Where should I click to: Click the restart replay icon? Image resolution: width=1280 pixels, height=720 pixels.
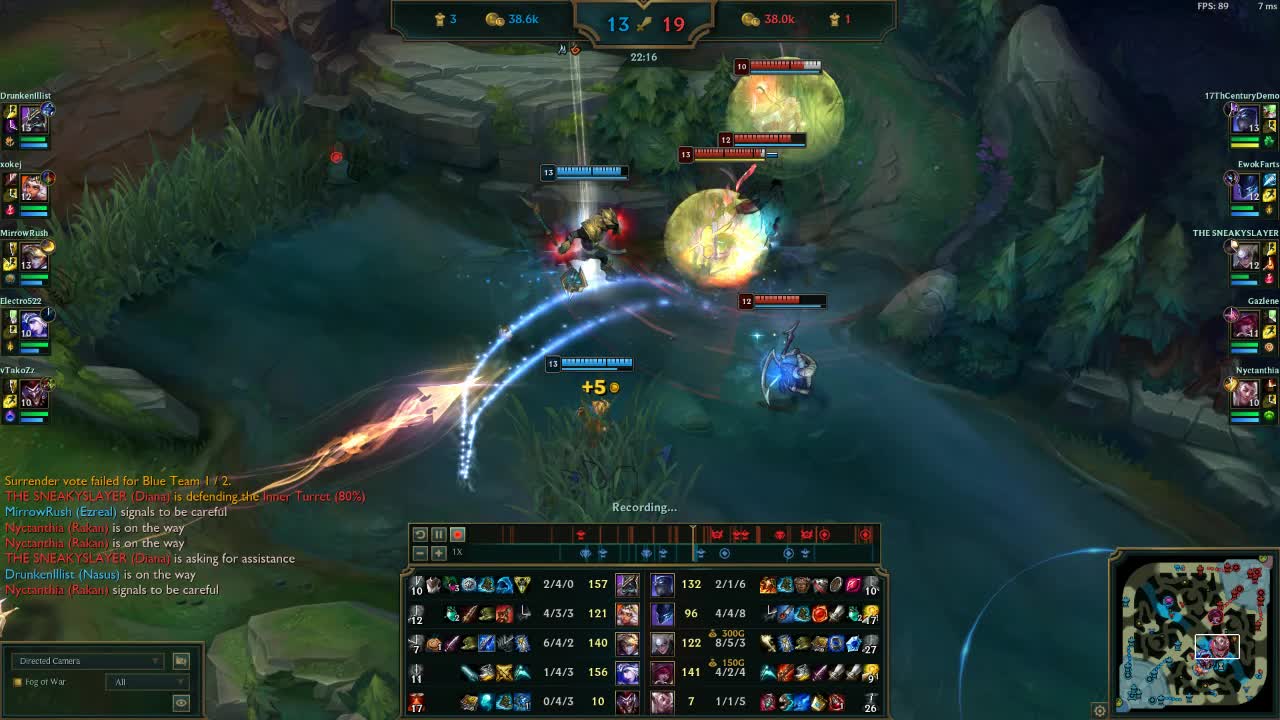tap(421, 534)
